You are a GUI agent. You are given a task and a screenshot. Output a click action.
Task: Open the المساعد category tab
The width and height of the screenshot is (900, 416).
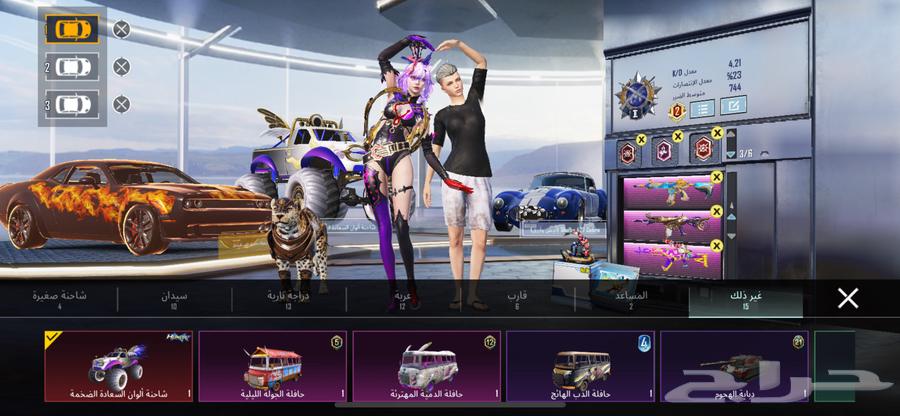tap(632, 300)
